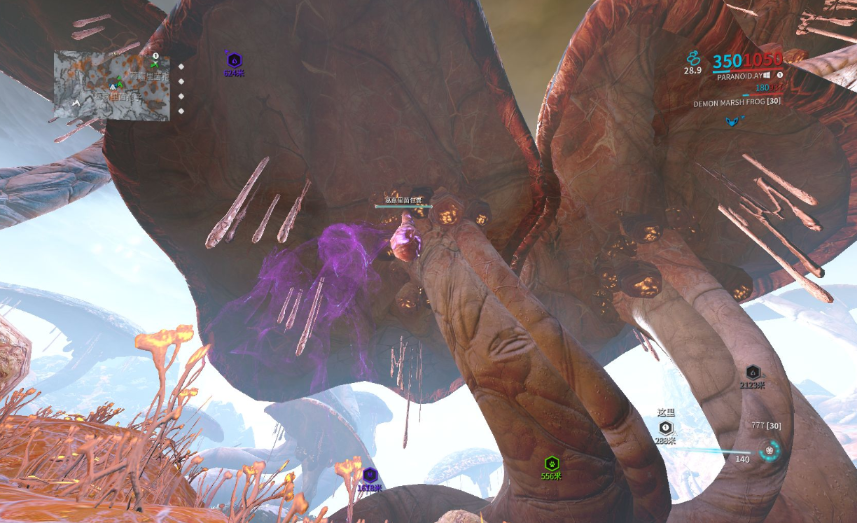Activate the circular ability icon beside 140

[x=770, y=450]
